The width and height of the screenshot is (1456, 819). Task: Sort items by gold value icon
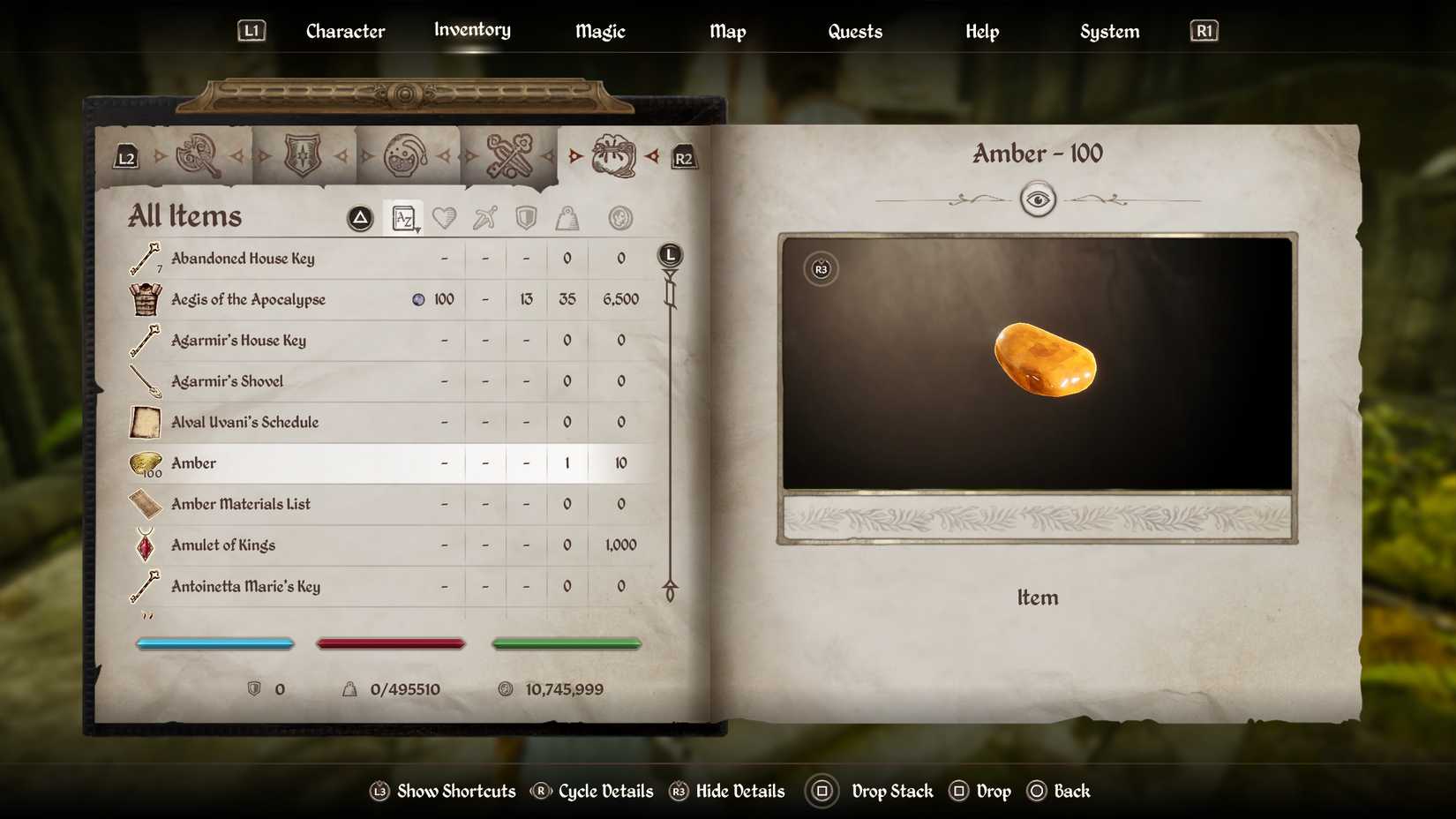pos(620,218)
